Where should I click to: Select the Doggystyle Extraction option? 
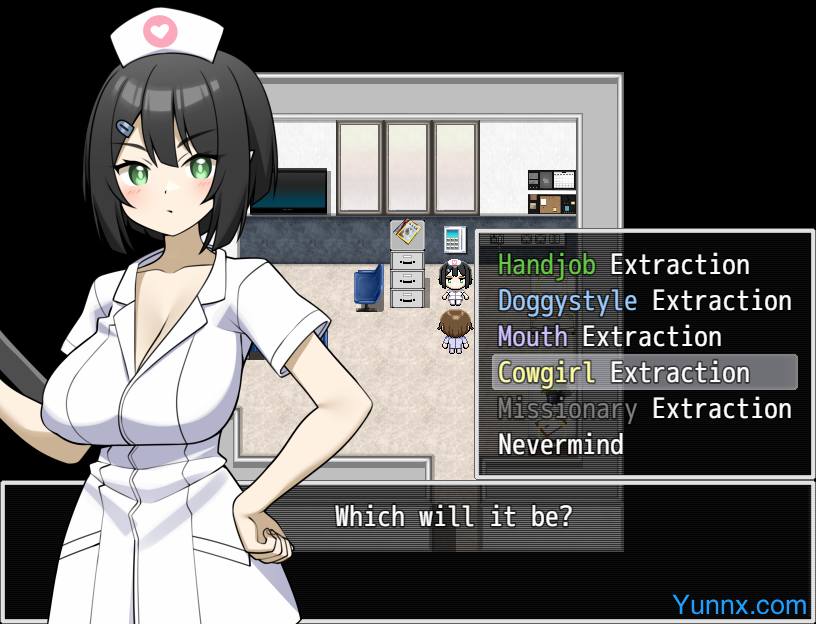tap(644, 301)
